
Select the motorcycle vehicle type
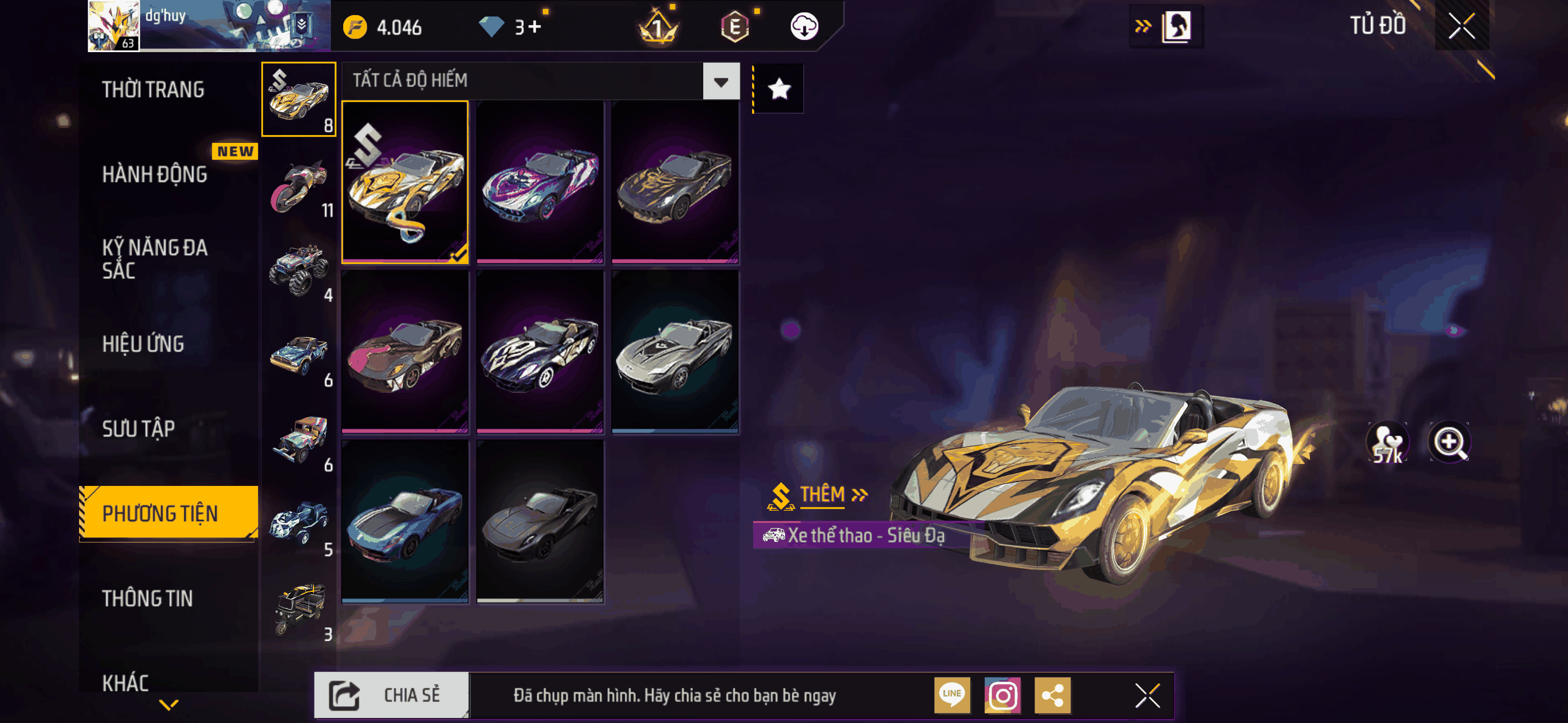click(x=299, y=186)
